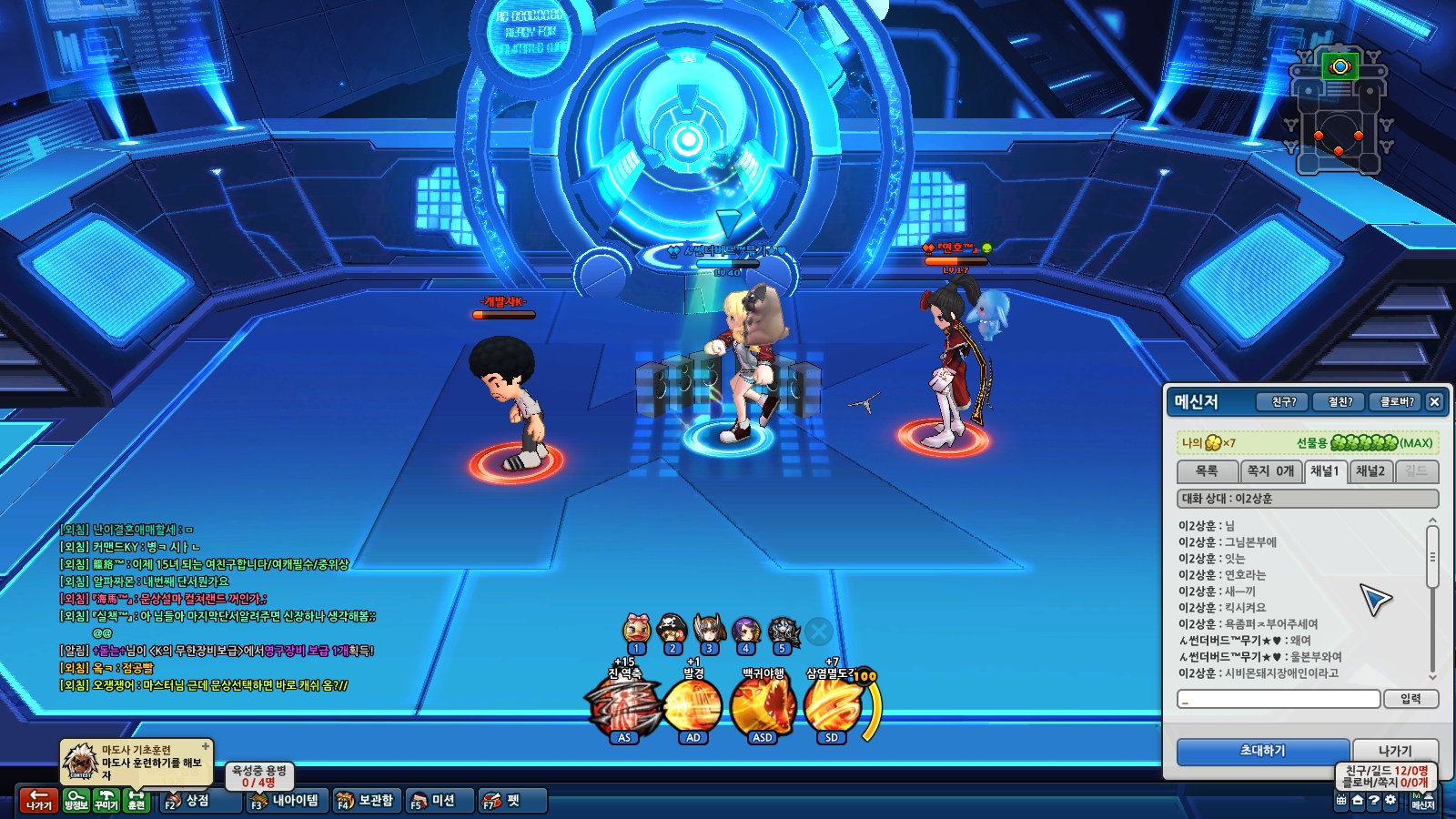Open 방정보 room info
Viewport: 1456px width, 819px height.
click(x=76, y=800)
